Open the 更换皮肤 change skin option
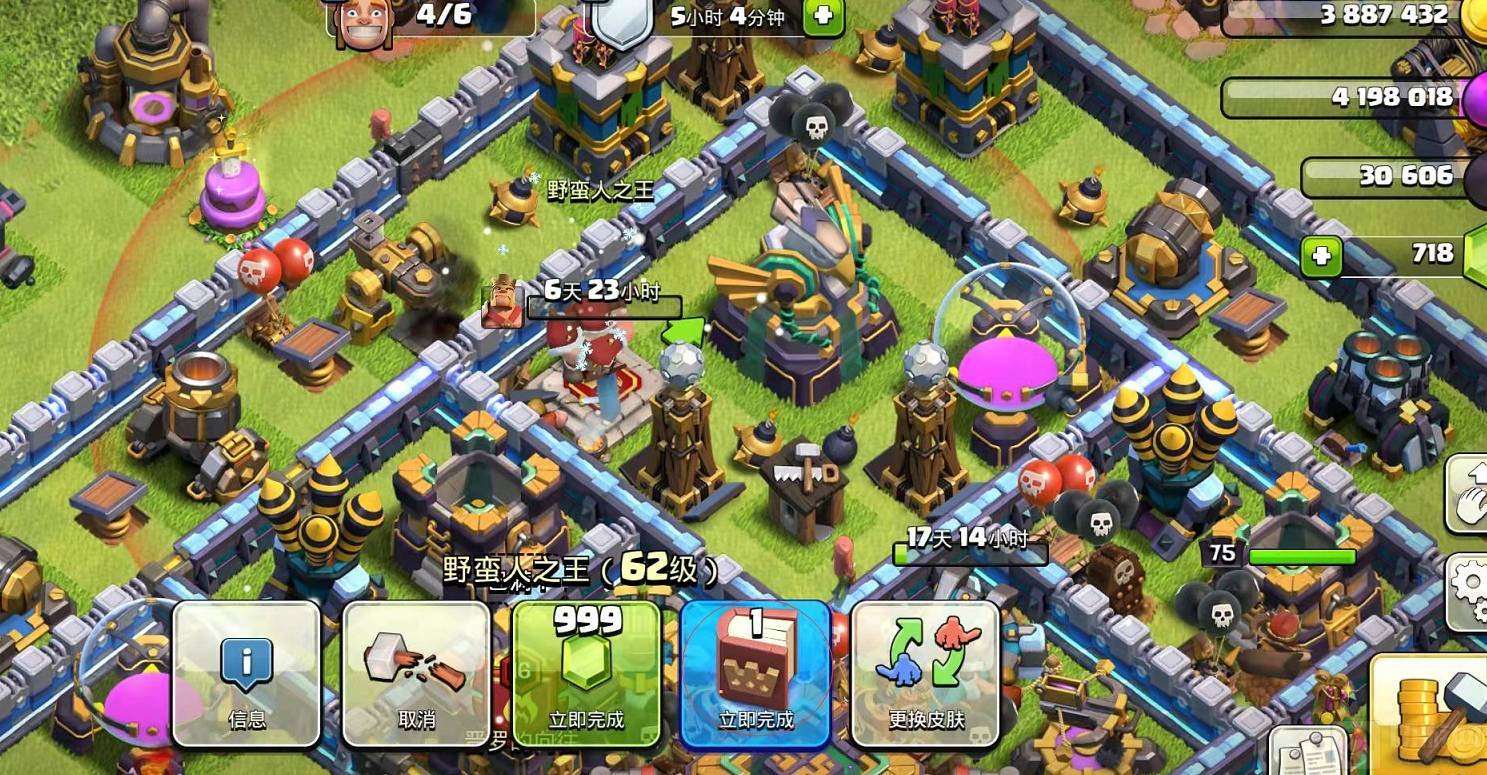The height and width of the screenshot is (775, 1487). coord(925,673)
